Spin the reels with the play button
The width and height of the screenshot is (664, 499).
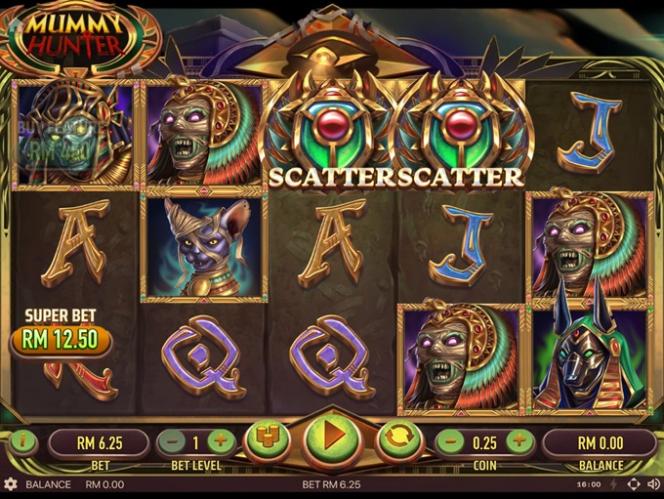coord(332,440)
